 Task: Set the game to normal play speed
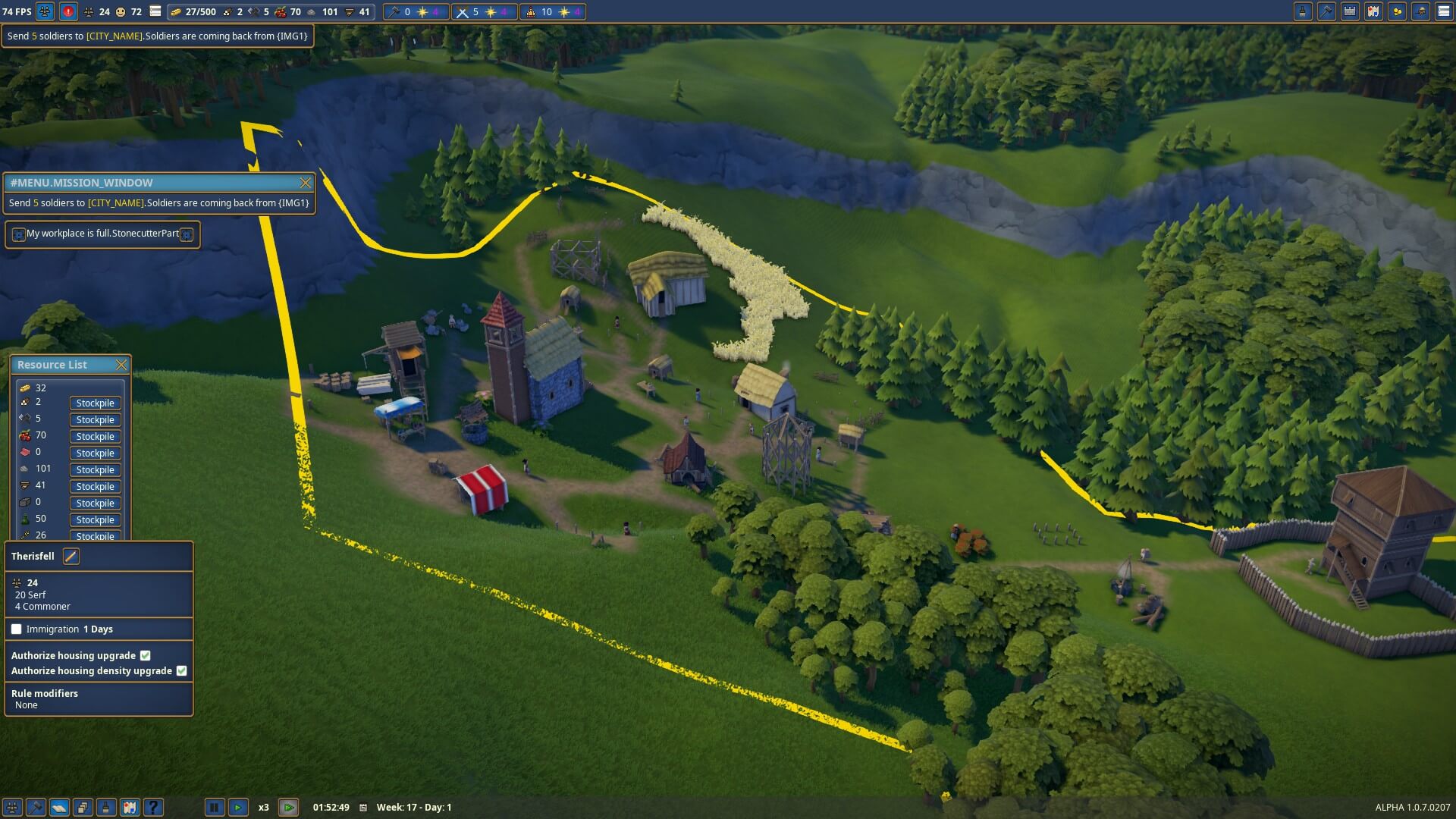pyautogui.click(x=237, y=808)
